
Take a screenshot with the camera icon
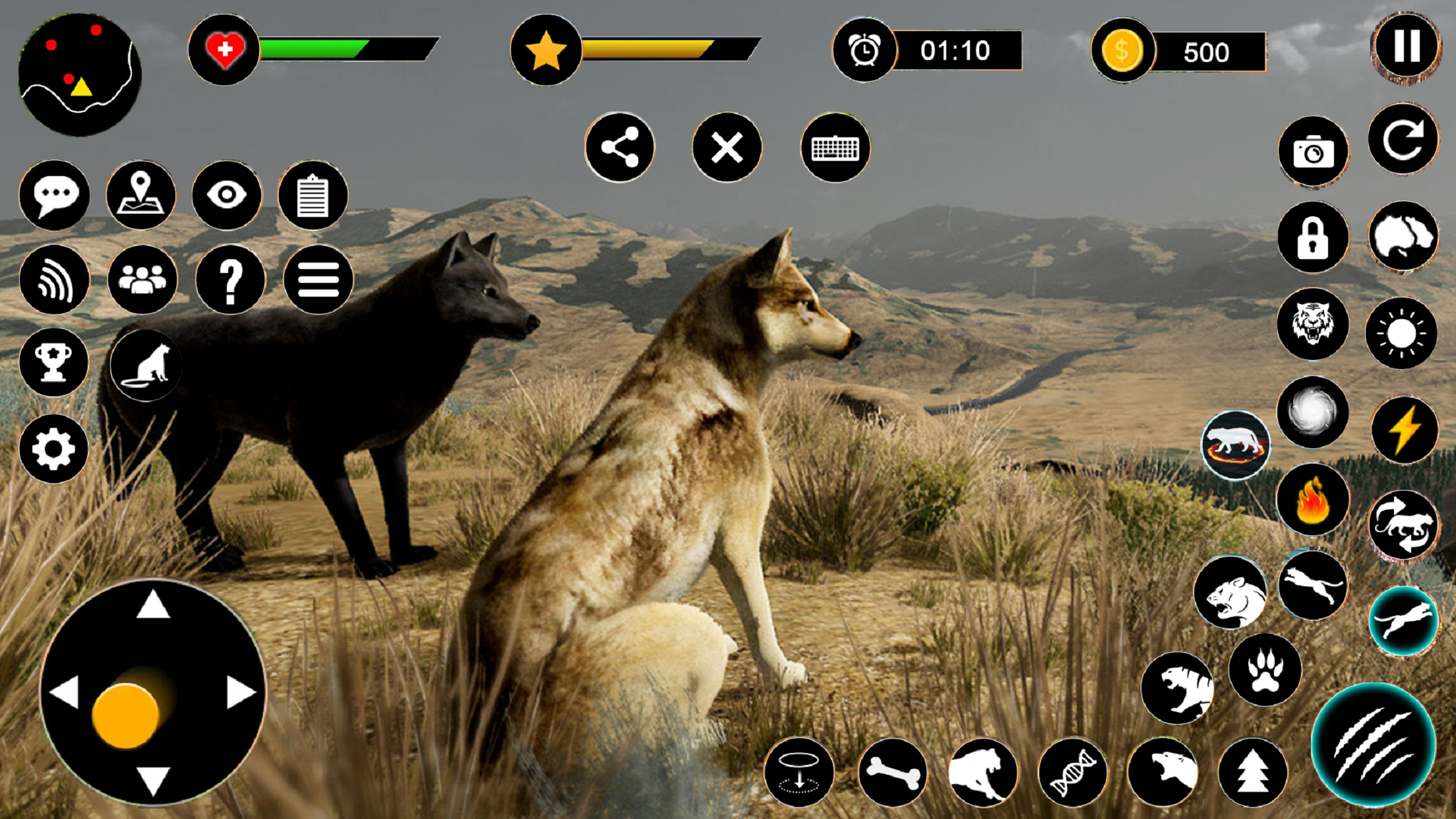click(1312, 152)
